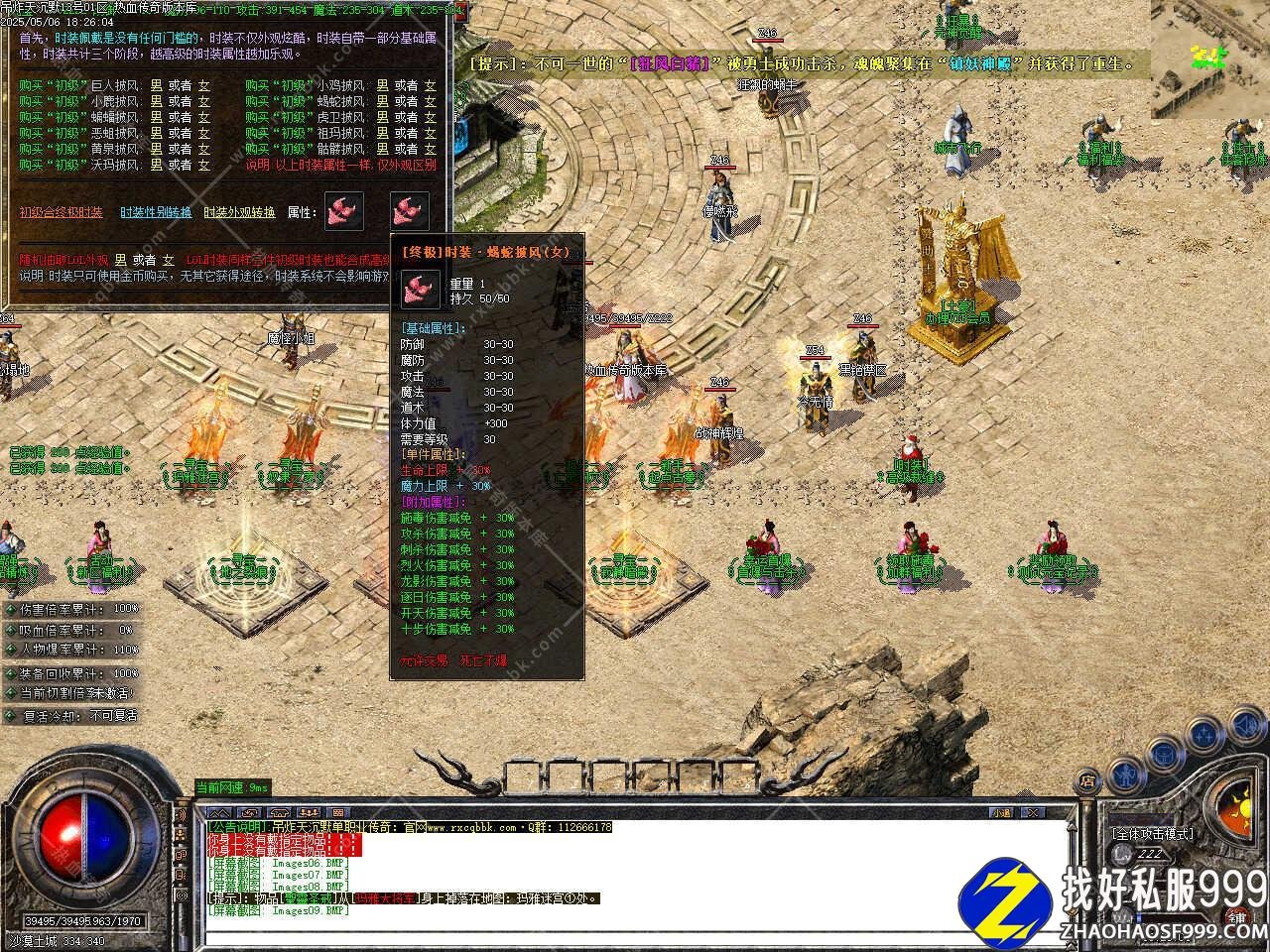This screenshot has width=1270, height=952.
Task: Pick 男 for the random LOL skin draw
Action: coord(119,260)
